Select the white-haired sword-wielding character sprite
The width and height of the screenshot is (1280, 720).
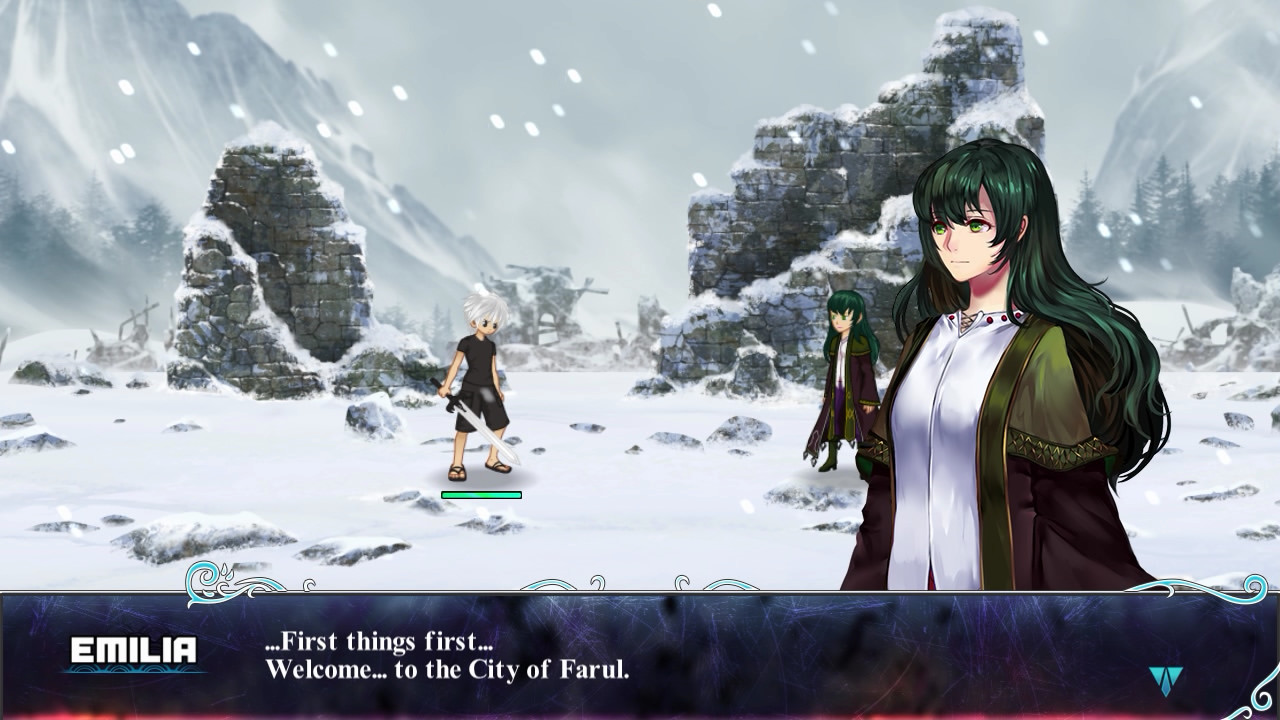point(480,390)
